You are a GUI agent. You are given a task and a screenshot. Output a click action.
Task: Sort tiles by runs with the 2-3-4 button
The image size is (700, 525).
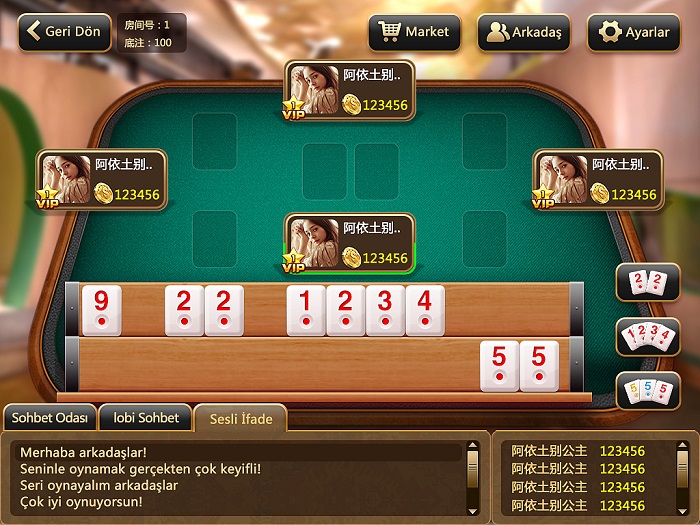click(647, 337)
